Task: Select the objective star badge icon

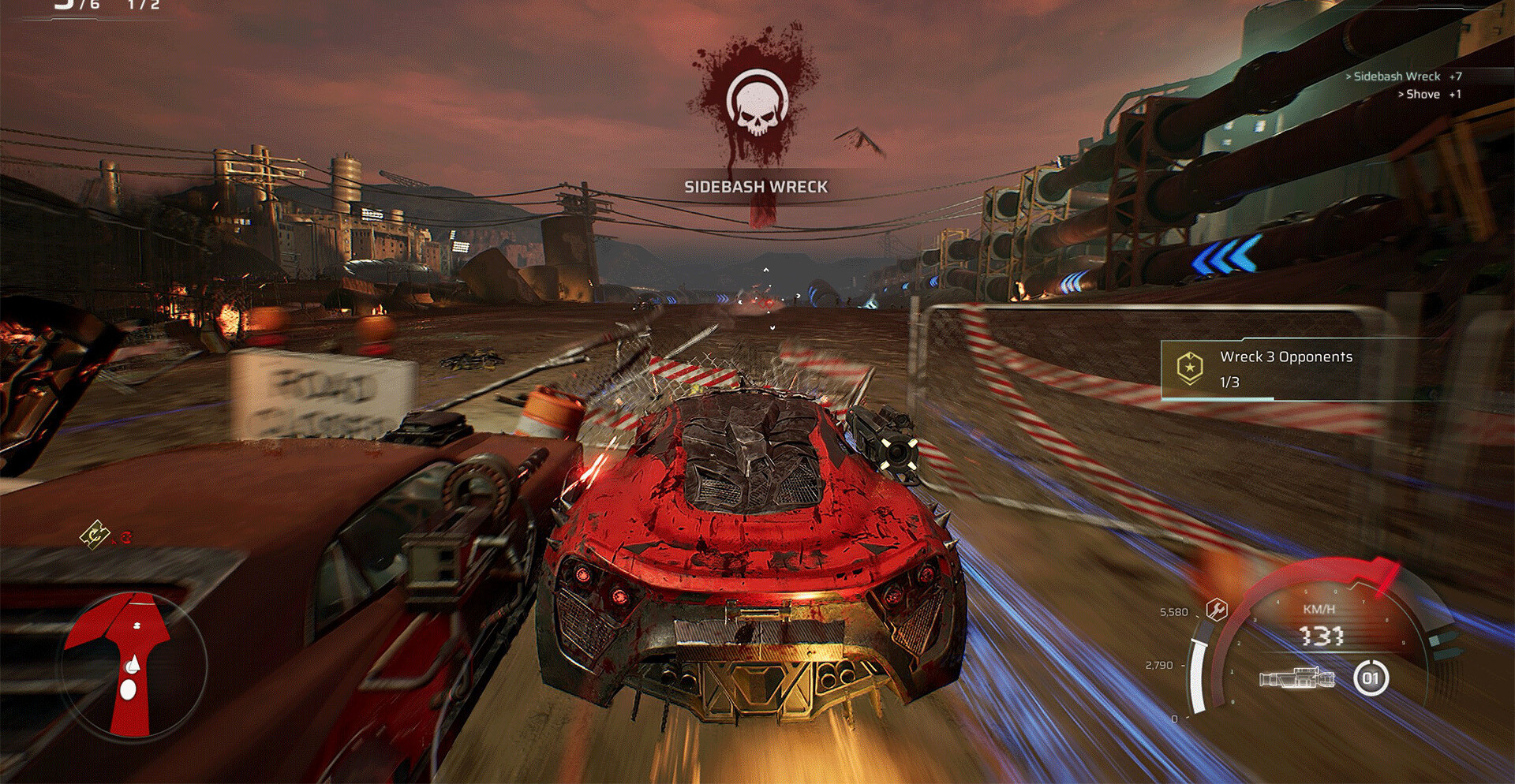Action: pos(1189,367)
